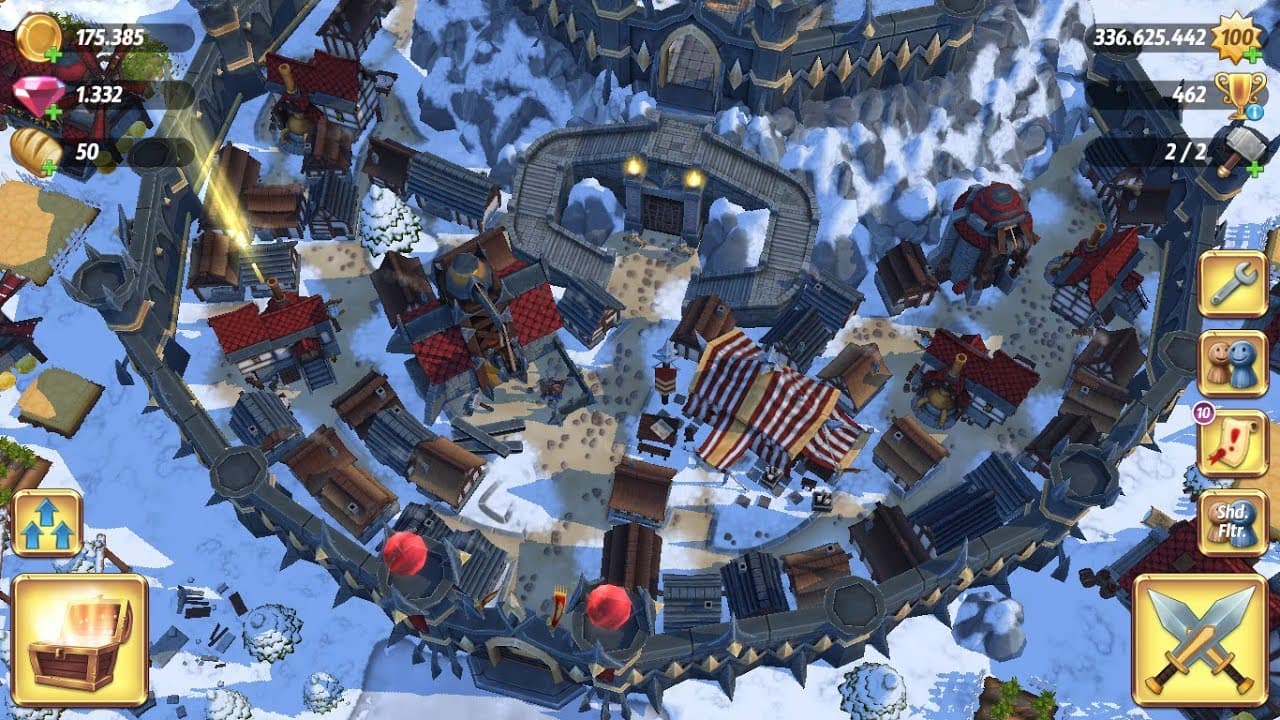Open the quest scroll with 10 badge
1280x720 pixels.
pos(1232,443)
